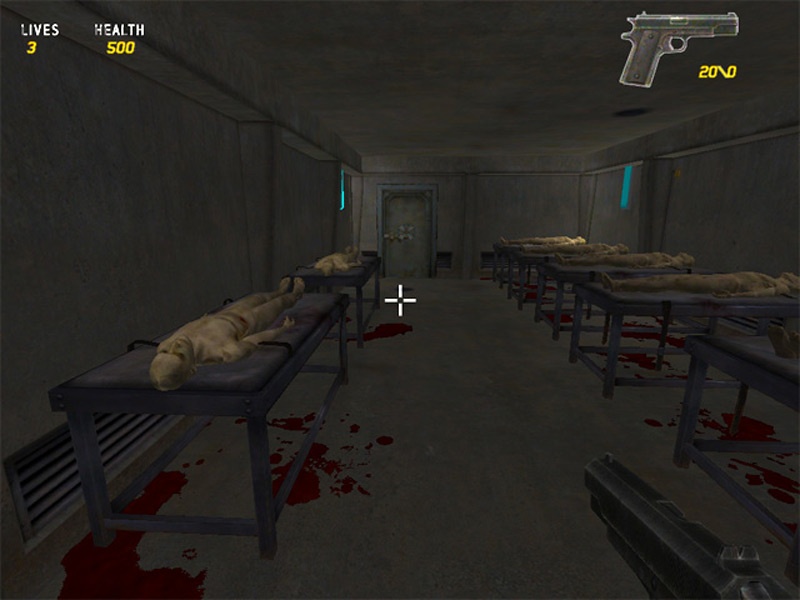Viewport: 800px width, 600px height.
Task: Click the pistol weapon icon
Action: (x=676, y=45)
